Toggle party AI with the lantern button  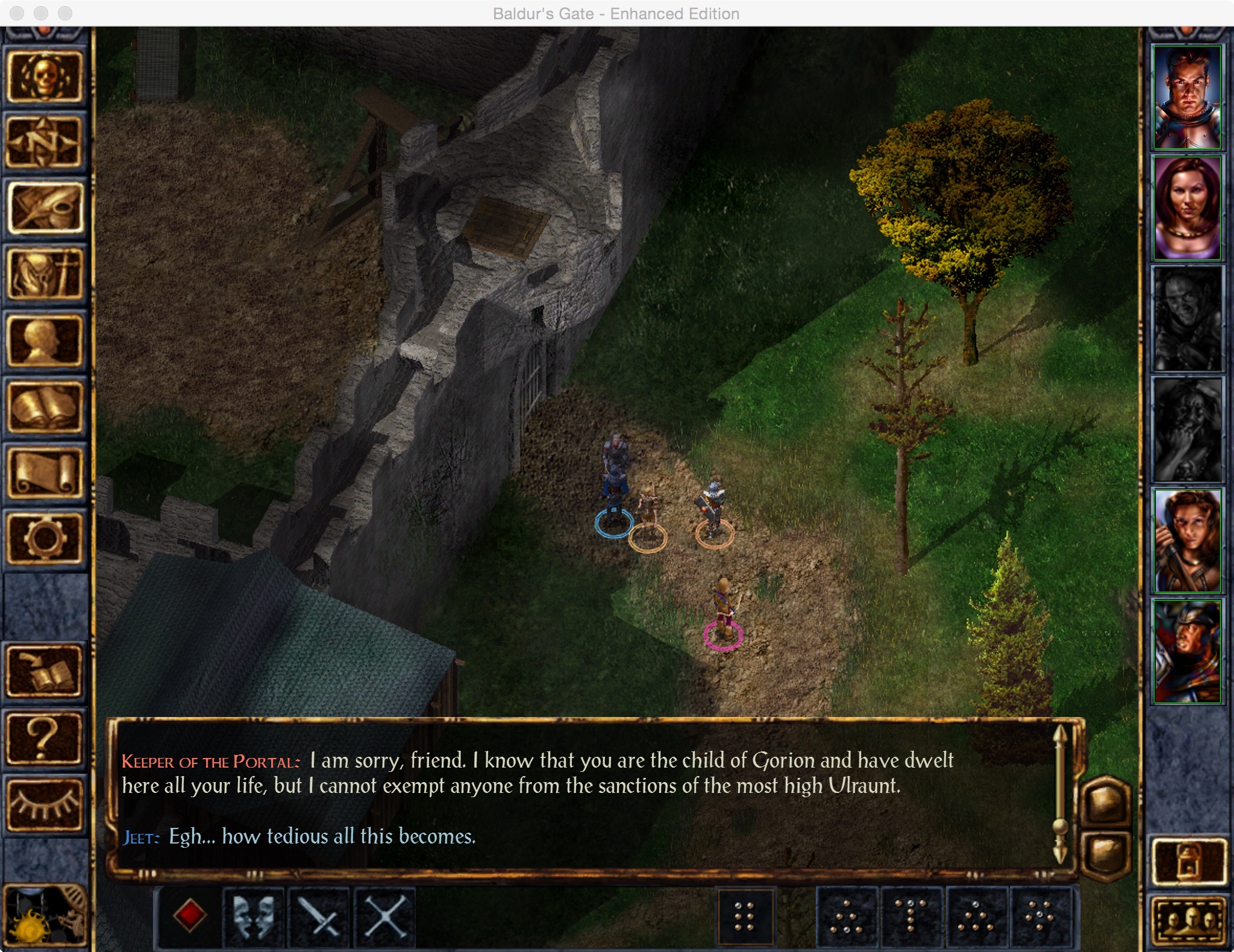coord(1188,863)
